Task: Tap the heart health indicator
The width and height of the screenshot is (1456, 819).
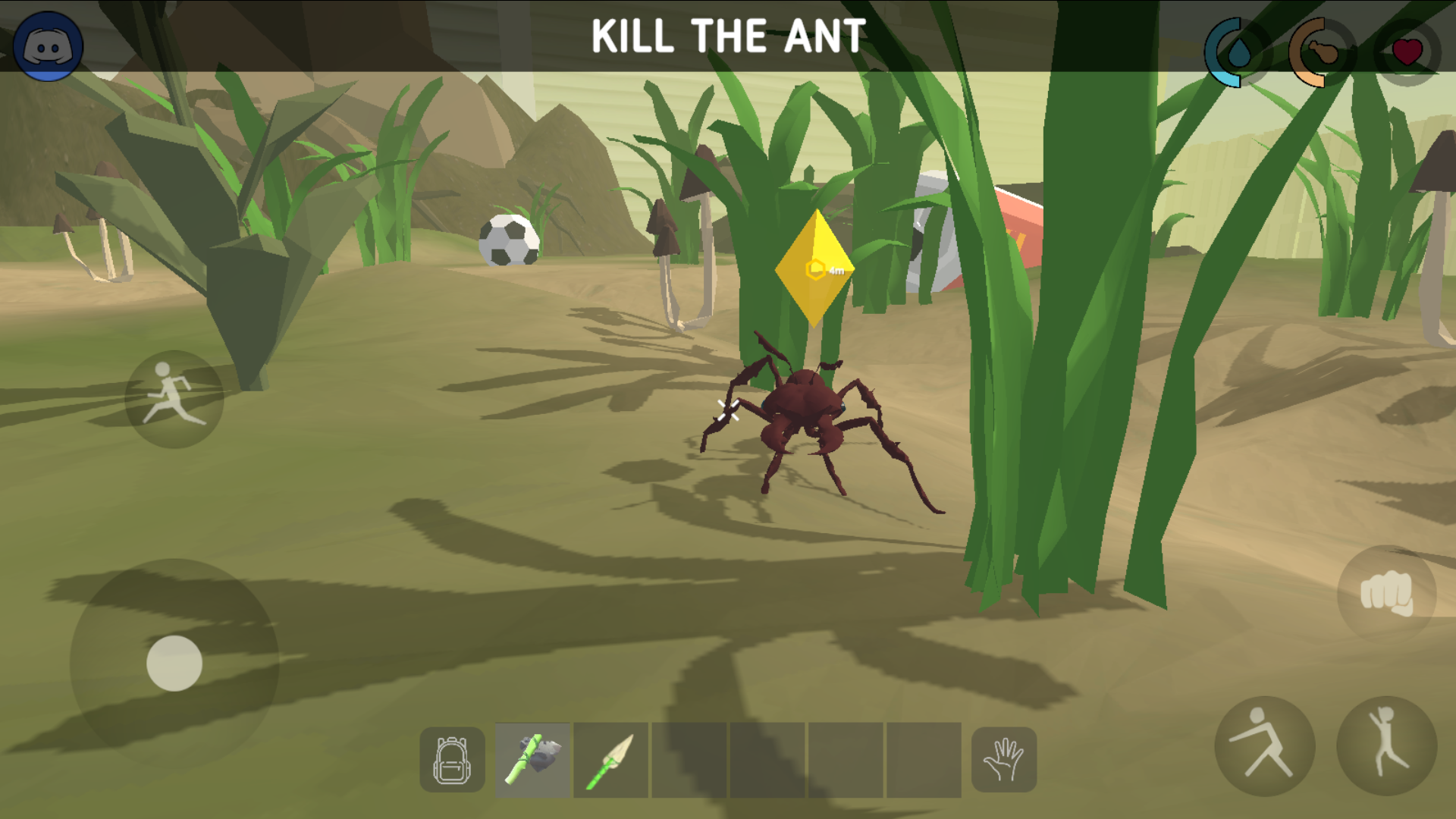Action: pos(1407,52)
